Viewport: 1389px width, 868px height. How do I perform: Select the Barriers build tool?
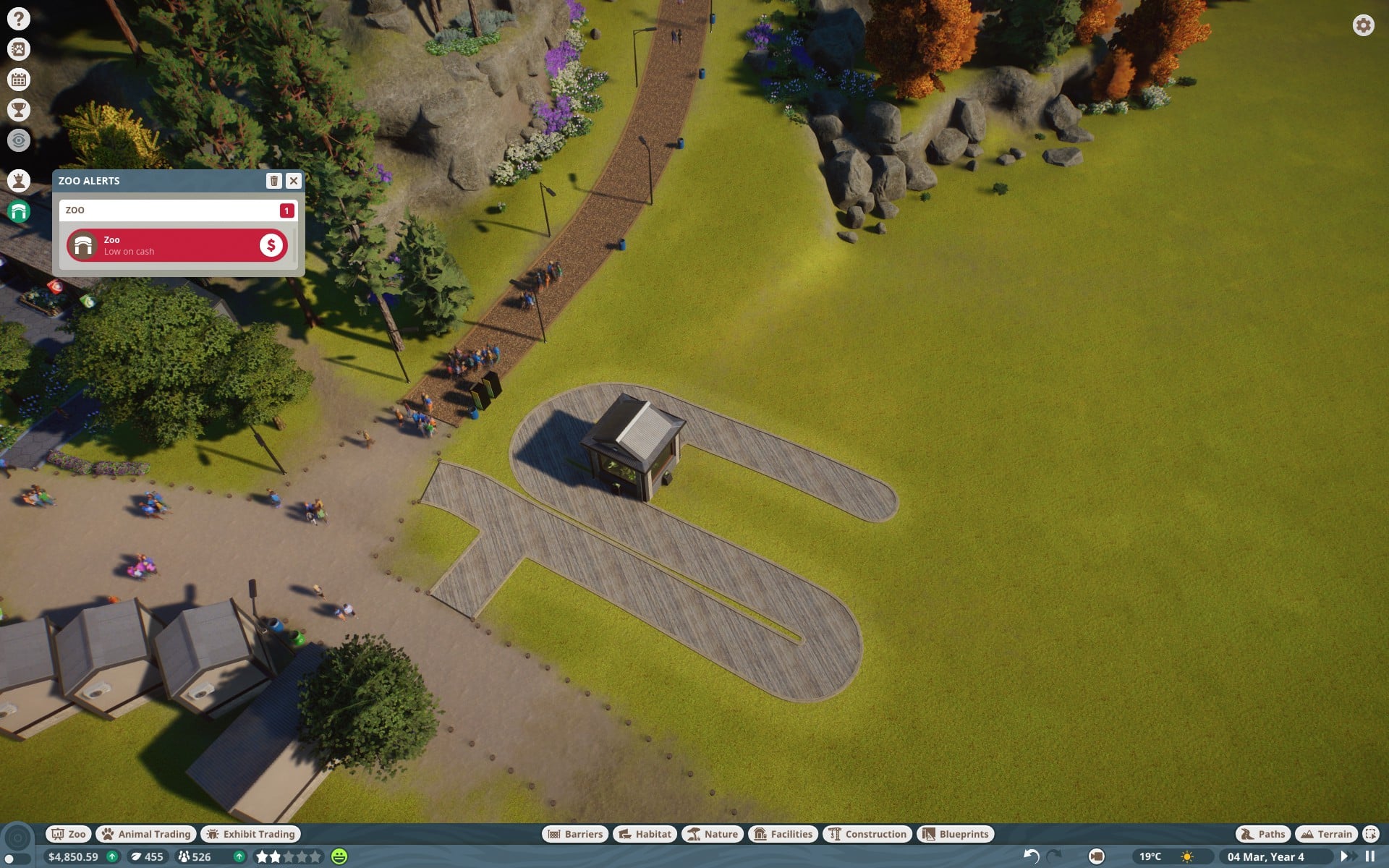point(575,834)
